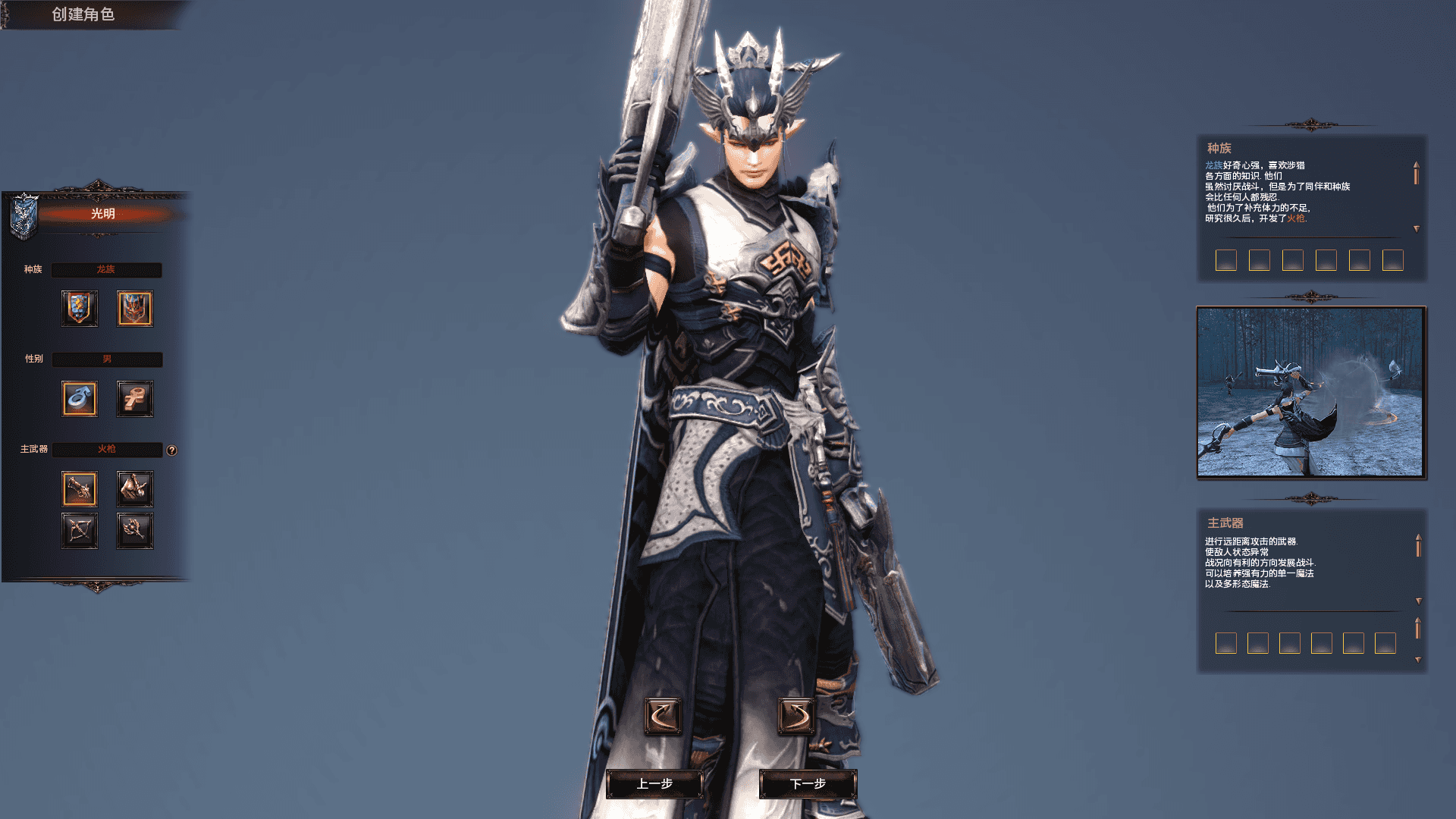
Task: Select the male (男) gender symbol
Action: (x=79, y=398)
